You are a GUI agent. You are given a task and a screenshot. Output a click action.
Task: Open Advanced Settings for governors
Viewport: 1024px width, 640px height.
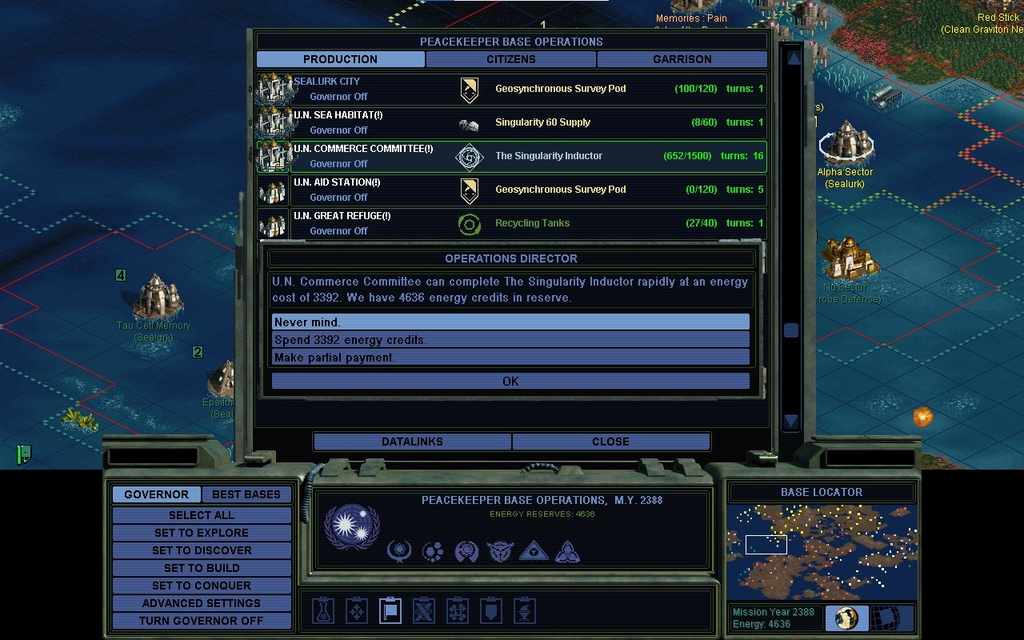tap(201, 603)
